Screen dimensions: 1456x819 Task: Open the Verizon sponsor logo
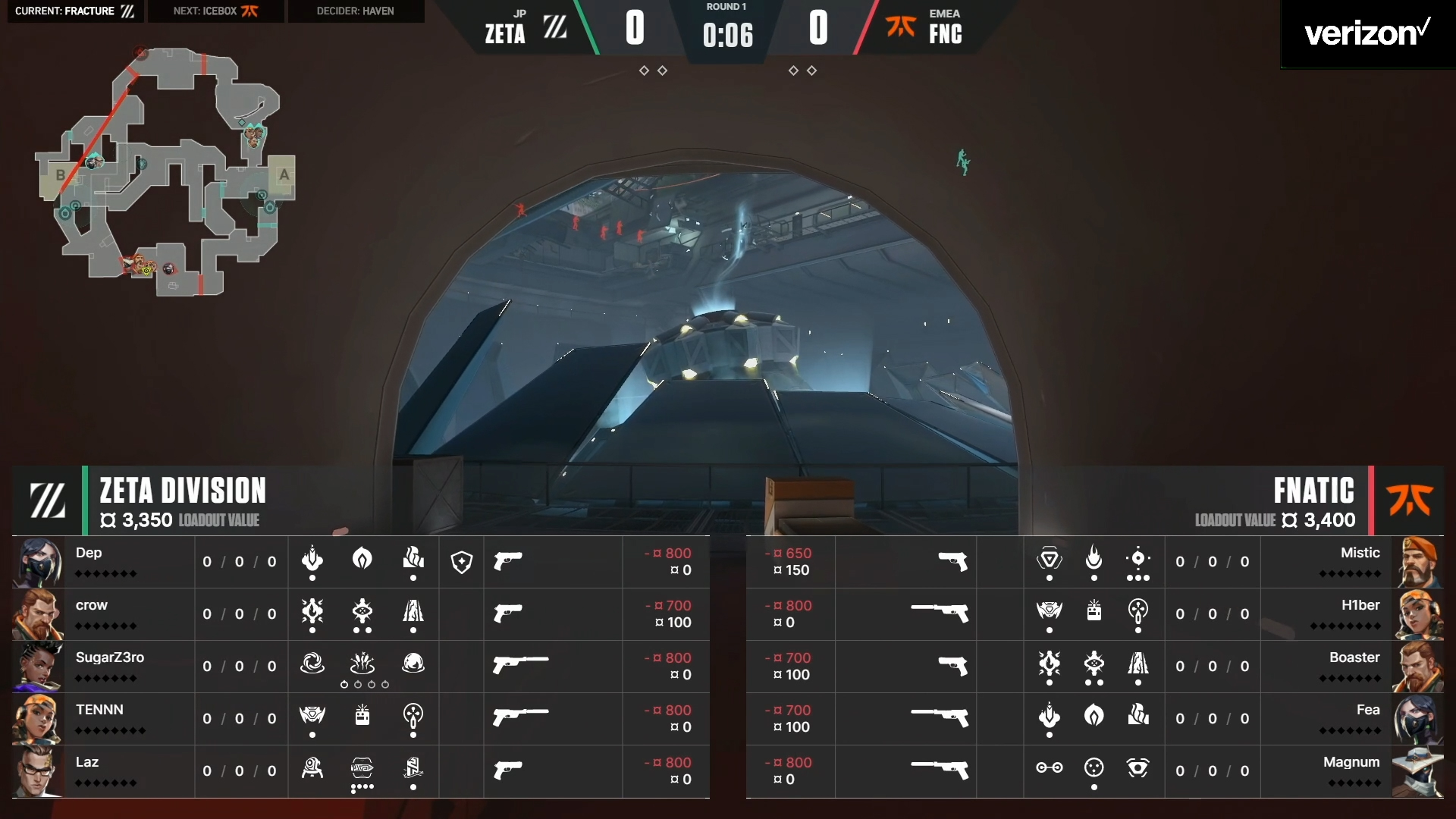pyautogui.click(x=1367, y=34)
